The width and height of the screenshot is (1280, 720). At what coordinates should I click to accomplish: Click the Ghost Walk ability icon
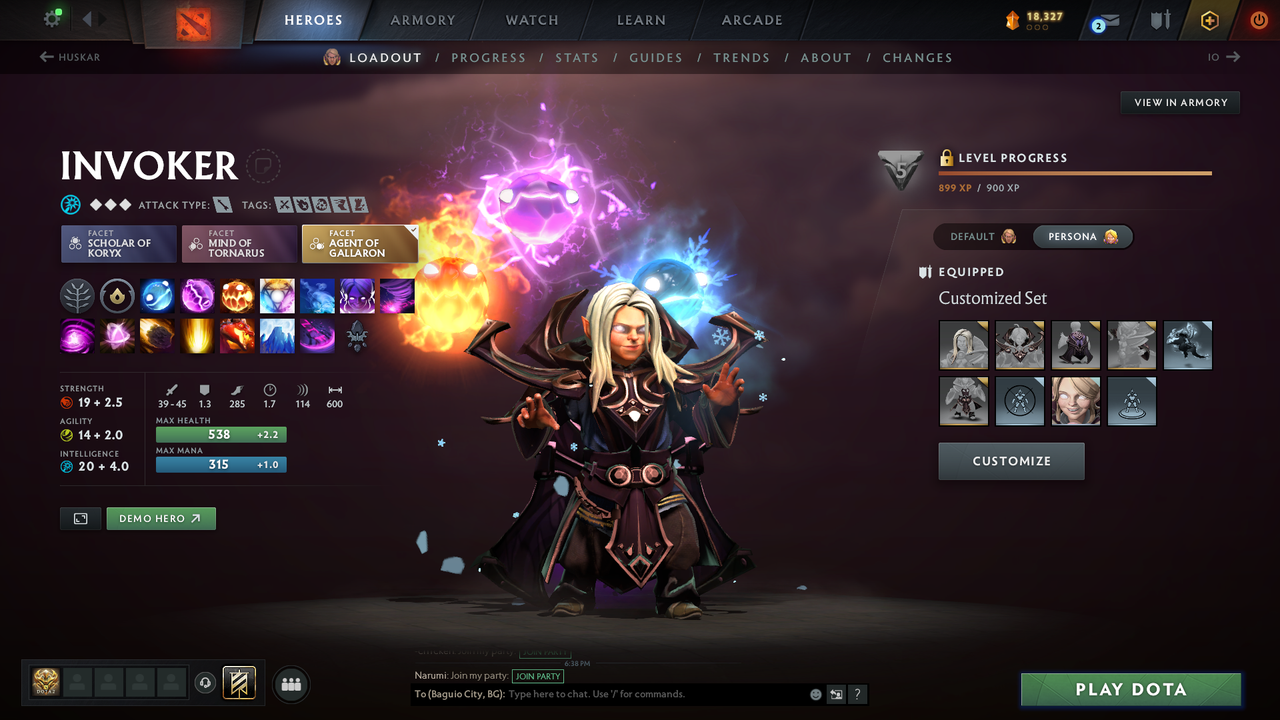pos(357,295)
